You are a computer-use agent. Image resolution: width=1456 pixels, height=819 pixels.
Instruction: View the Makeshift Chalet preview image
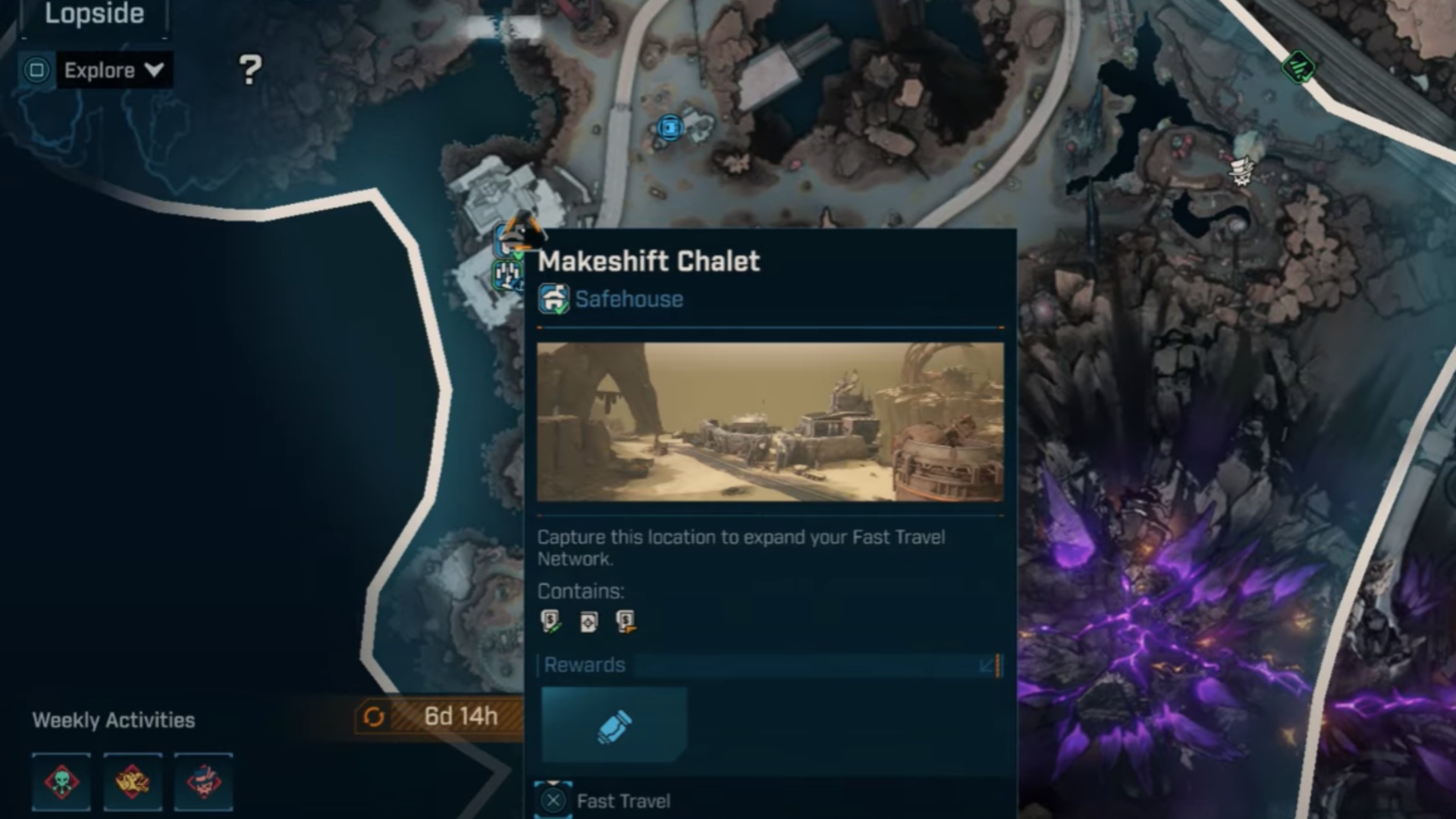point(770,422)
